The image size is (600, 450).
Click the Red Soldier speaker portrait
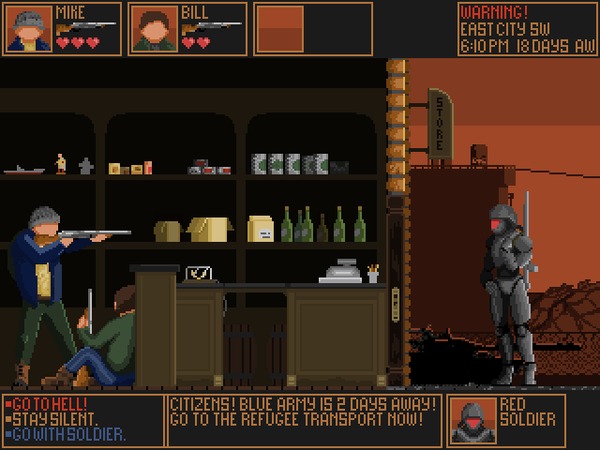click(x=472, y=420)
